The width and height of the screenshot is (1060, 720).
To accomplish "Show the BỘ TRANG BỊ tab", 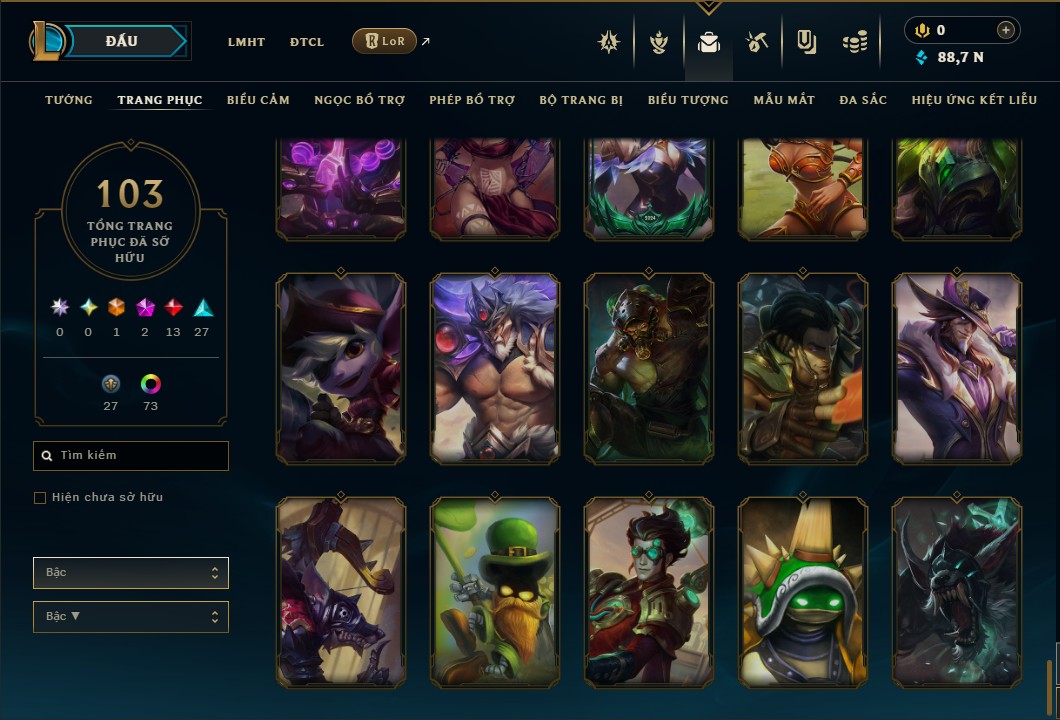I will click(581, 100).
